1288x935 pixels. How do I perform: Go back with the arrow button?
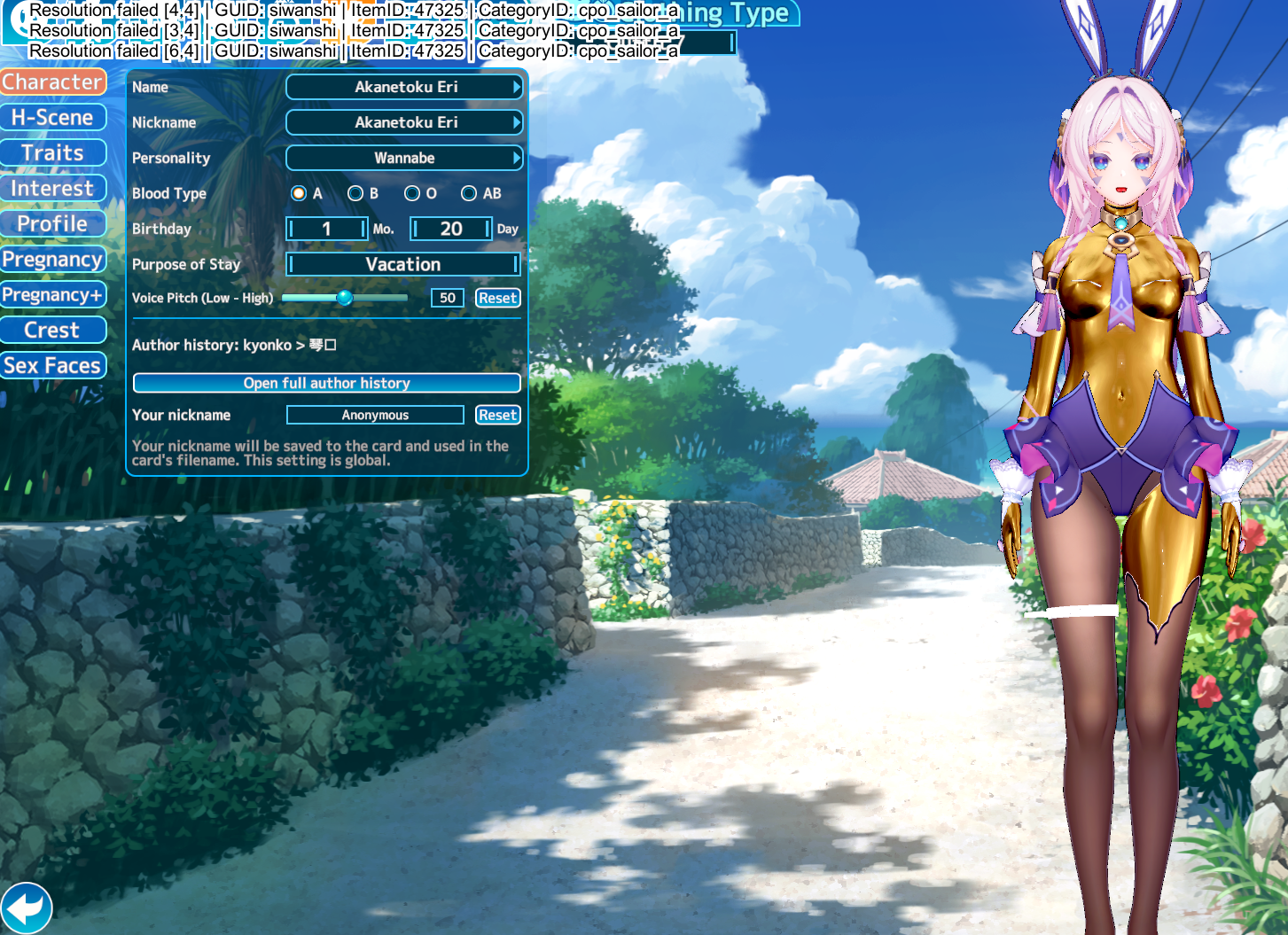[27, 908]
